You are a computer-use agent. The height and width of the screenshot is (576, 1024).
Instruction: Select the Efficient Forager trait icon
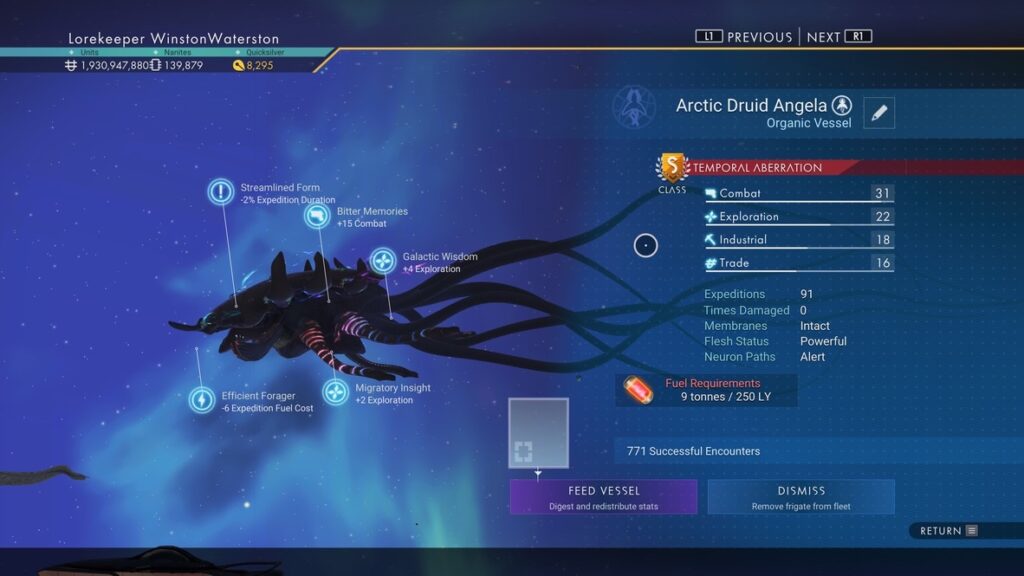(202, 400)
